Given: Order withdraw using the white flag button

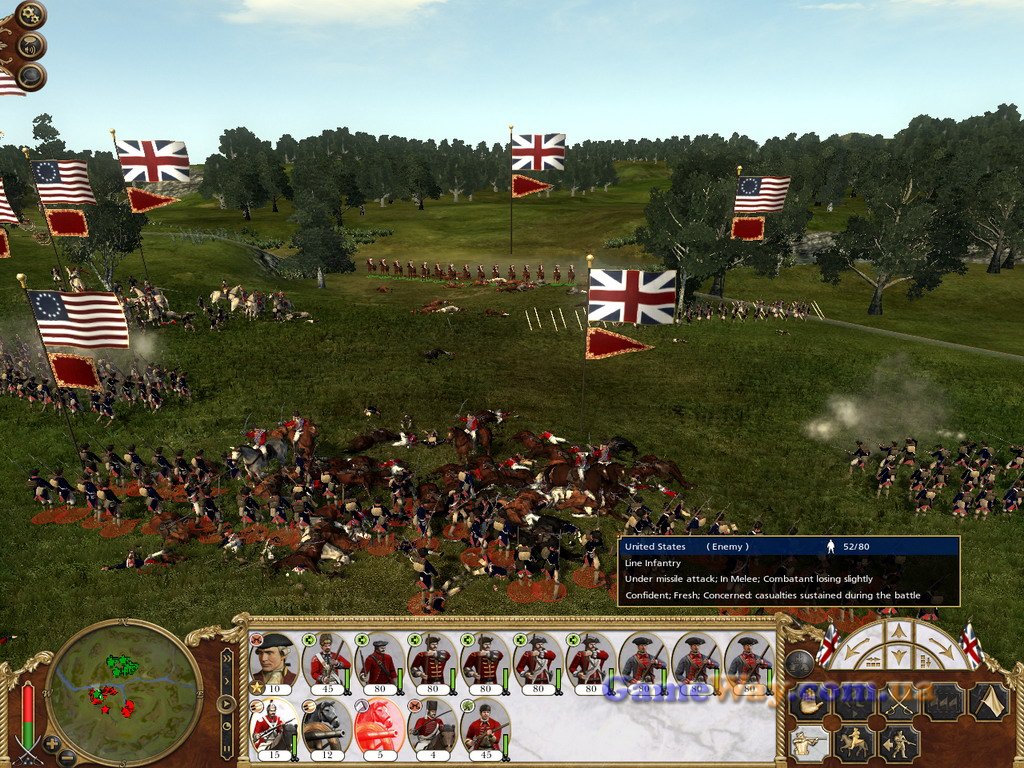Looking at the screenshot, I should [x=987, y=702].
